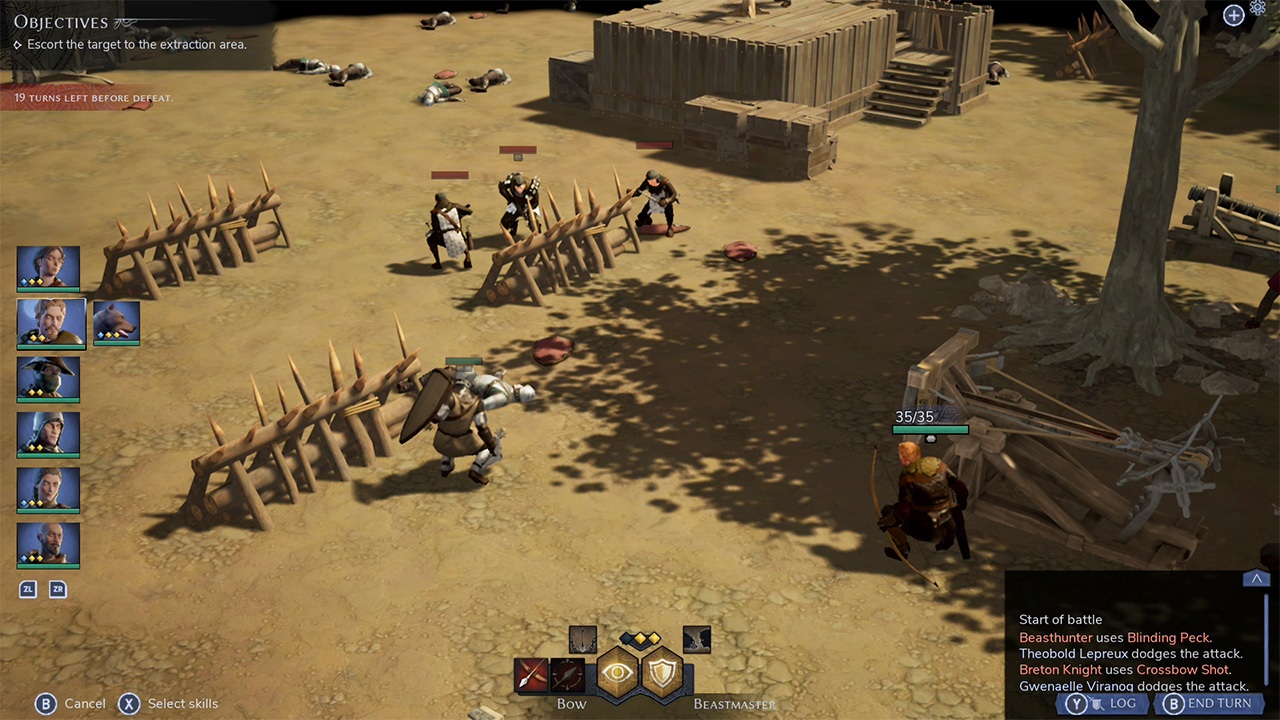This screenshot has height=720, width=1280.
Task: Select the Bow attack skill
Action: pyautogui.click(x=530, y=673)
